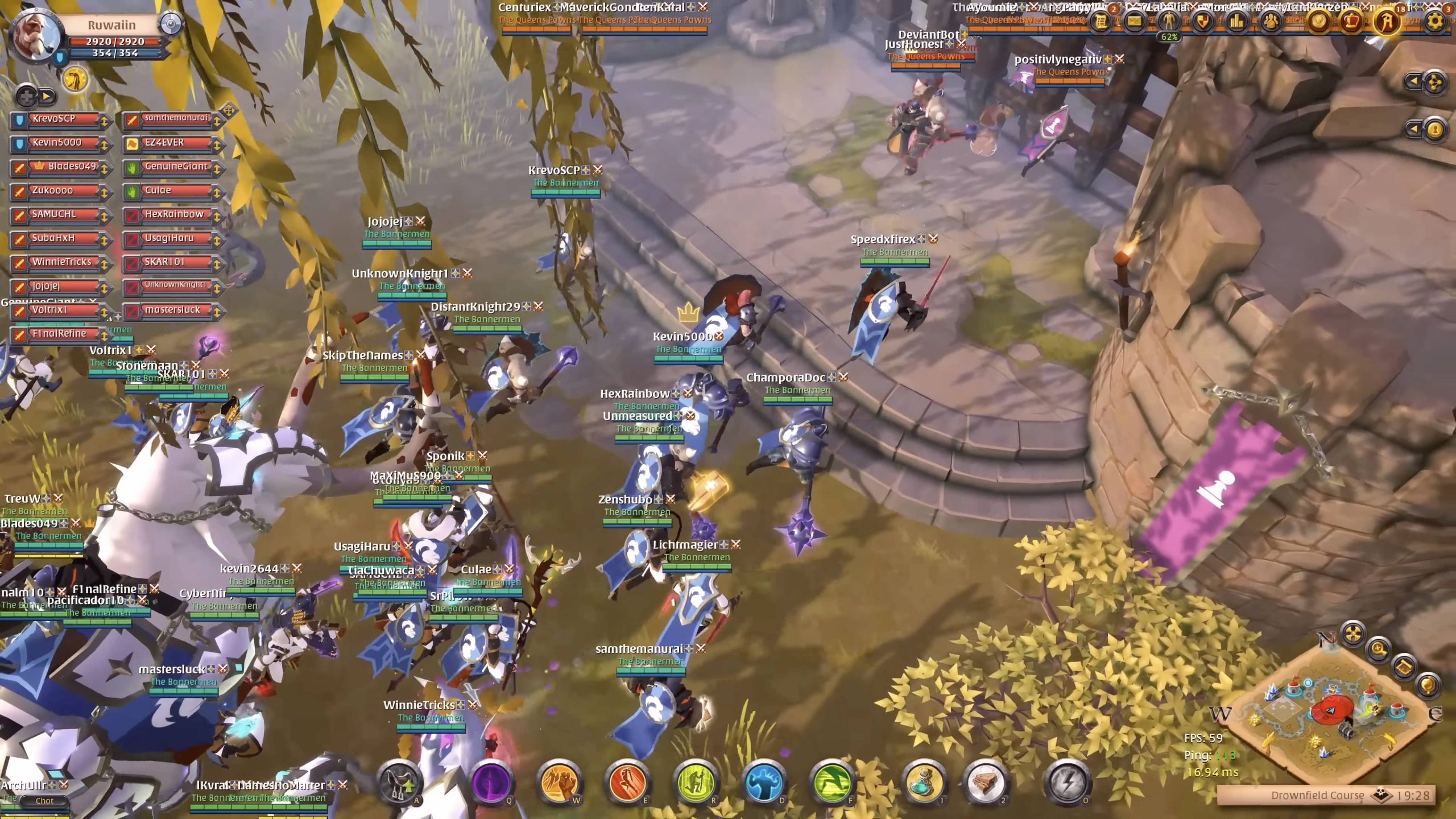
Task: Open the mail envelope icon
Action: pyautogui.click(x=1135, y=21)
